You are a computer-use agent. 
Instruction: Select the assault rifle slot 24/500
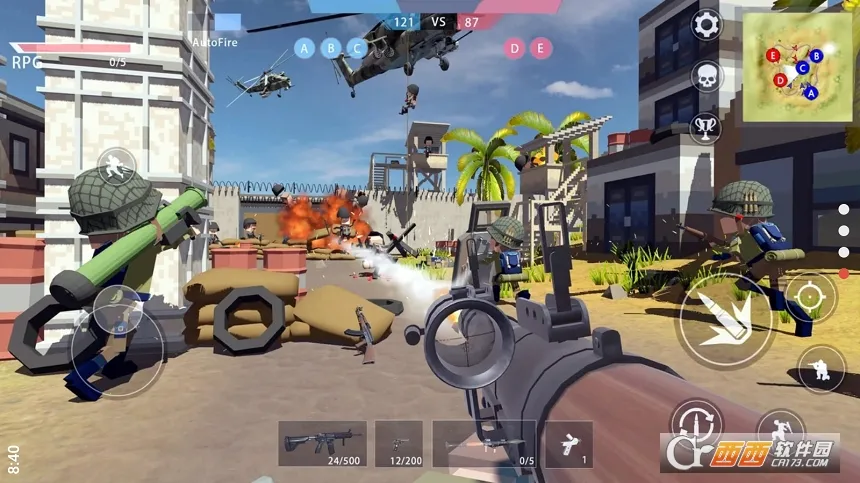322,443
